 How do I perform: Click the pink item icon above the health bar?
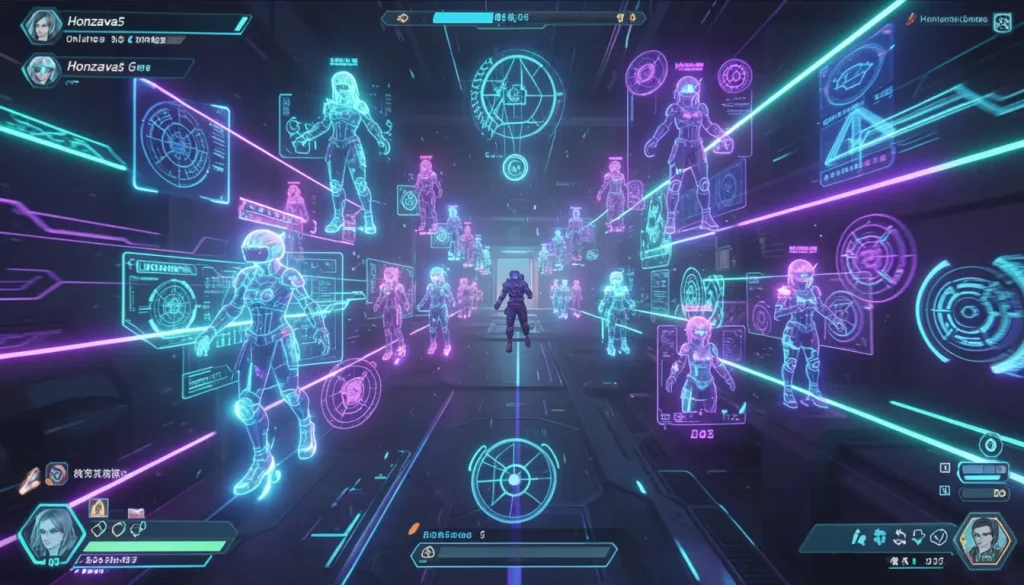pos(137,513)
